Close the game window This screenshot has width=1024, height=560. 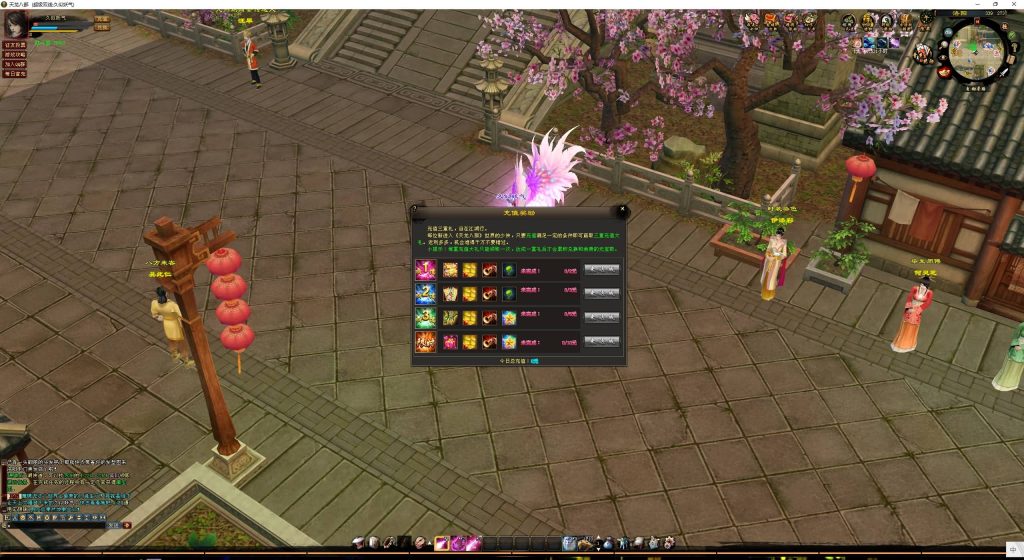pos(1014,5)
